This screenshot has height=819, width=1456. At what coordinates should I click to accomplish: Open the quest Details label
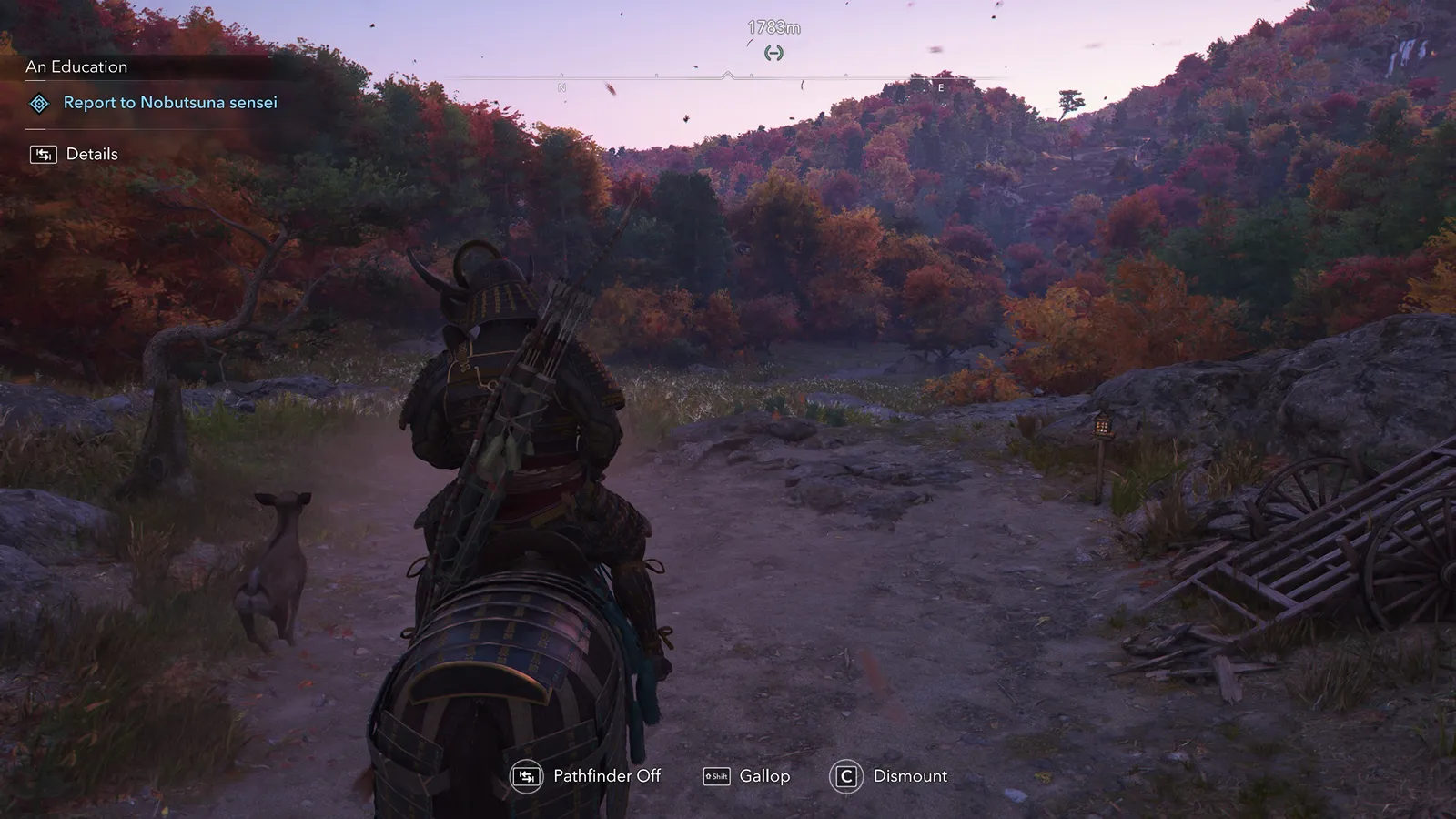92,154
